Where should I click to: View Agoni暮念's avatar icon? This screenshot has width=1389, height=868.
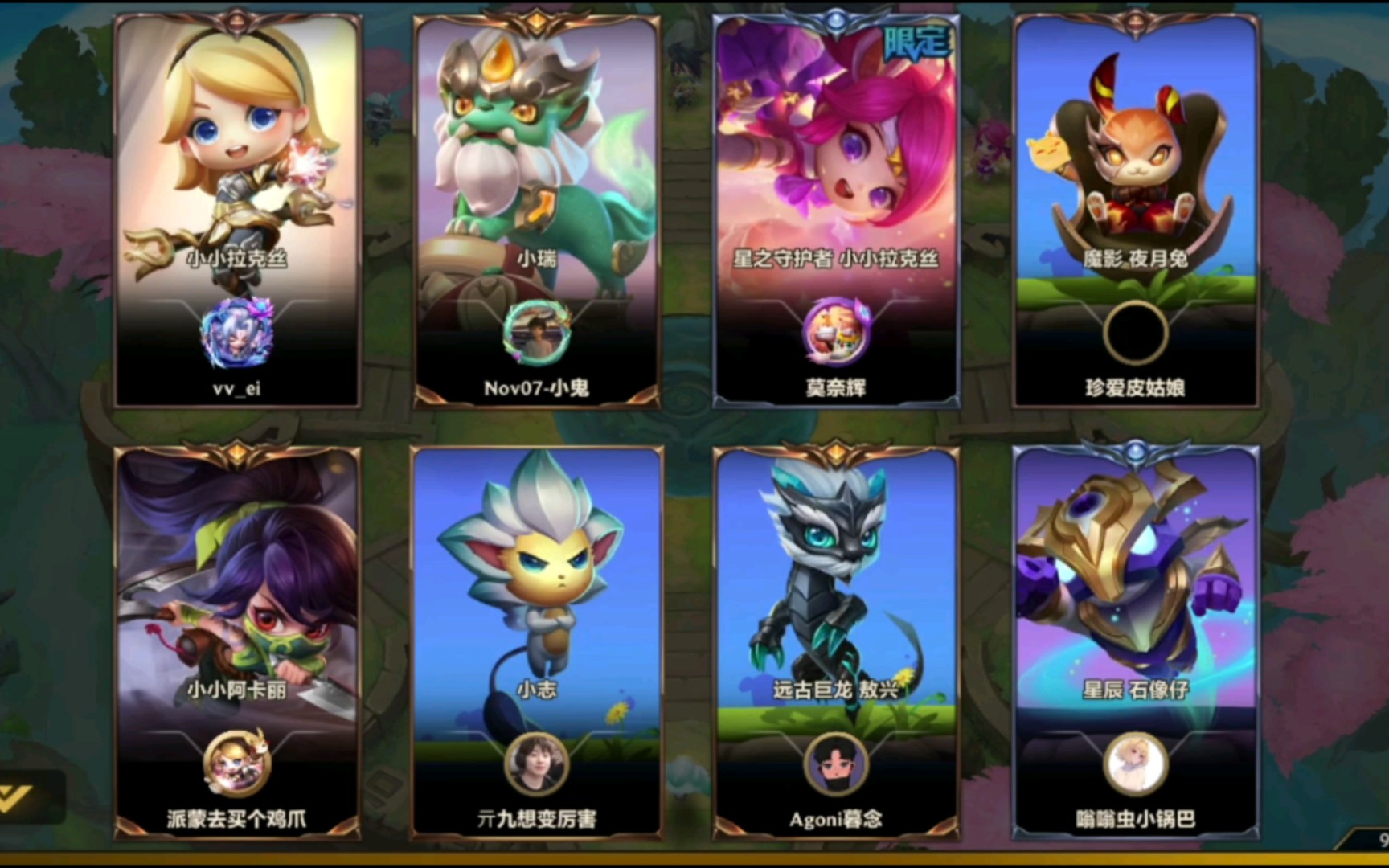click(836, 764)
